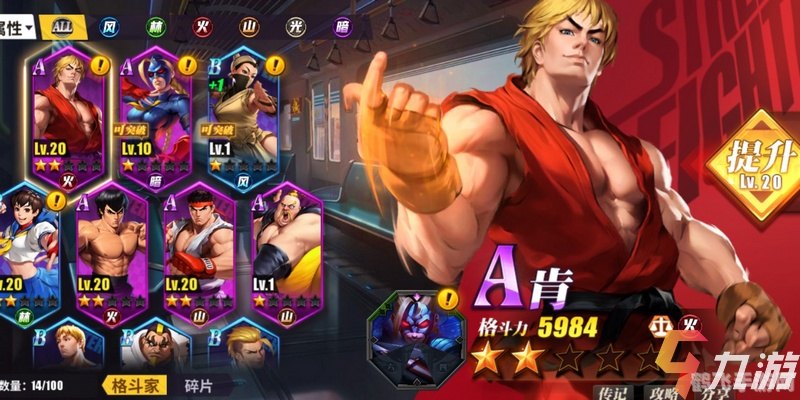Choose the Ryu Lv.20 fighter card

197,250
